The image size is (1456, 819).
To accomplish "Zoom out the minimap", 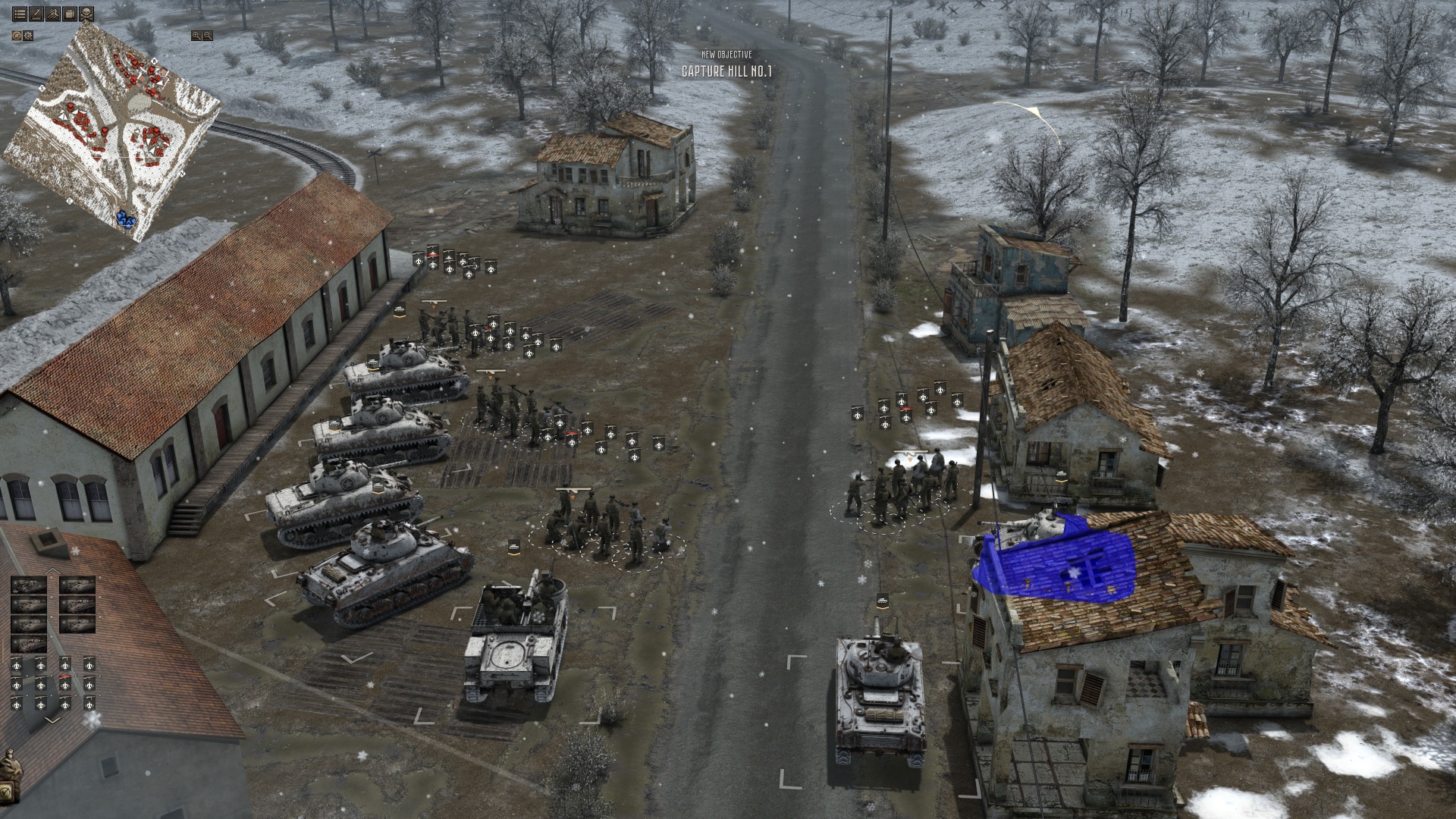I will (x=207, y=36).
